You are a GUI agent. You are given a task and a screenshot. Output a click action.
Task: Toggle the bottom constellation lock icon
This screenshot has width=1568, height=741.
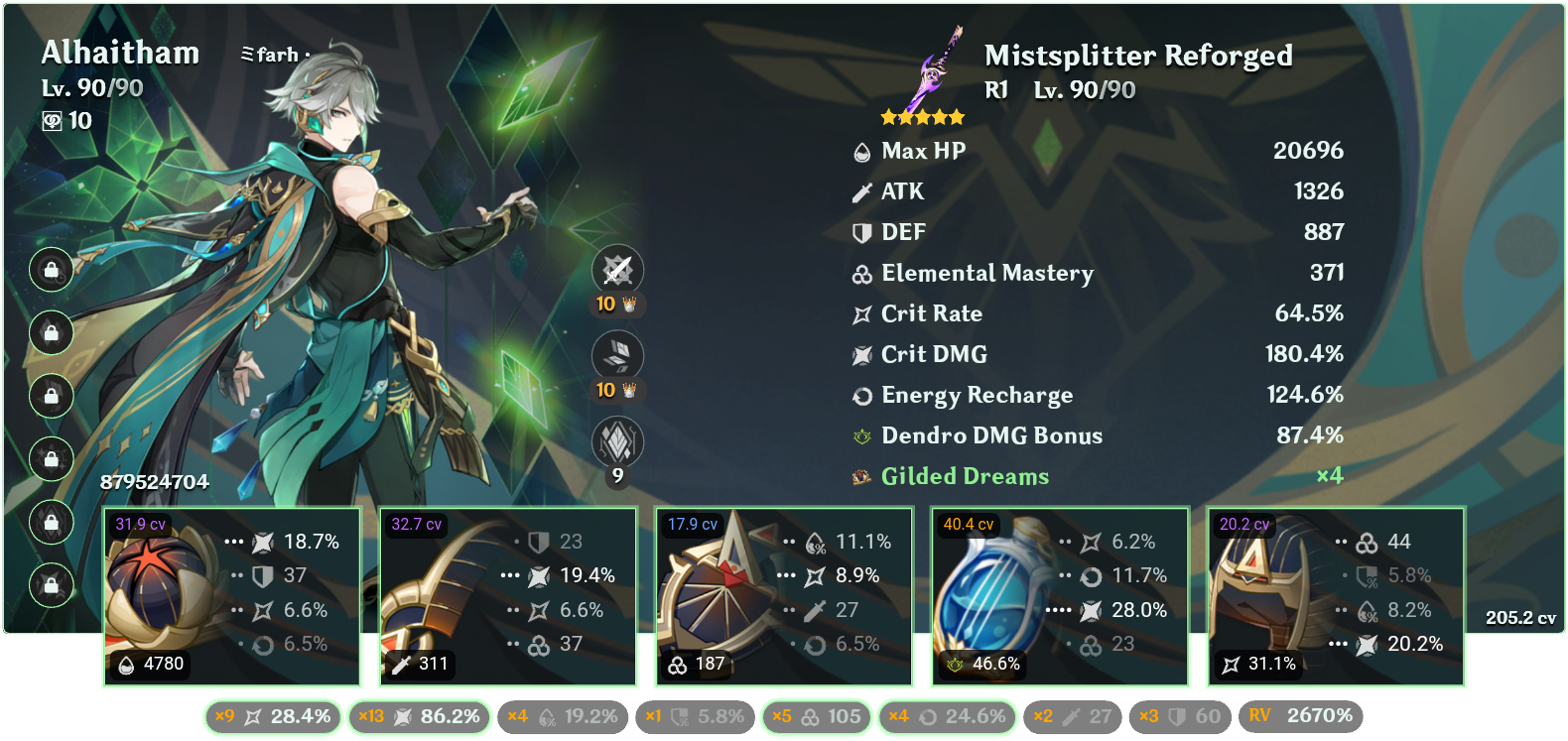pos(51,583)
